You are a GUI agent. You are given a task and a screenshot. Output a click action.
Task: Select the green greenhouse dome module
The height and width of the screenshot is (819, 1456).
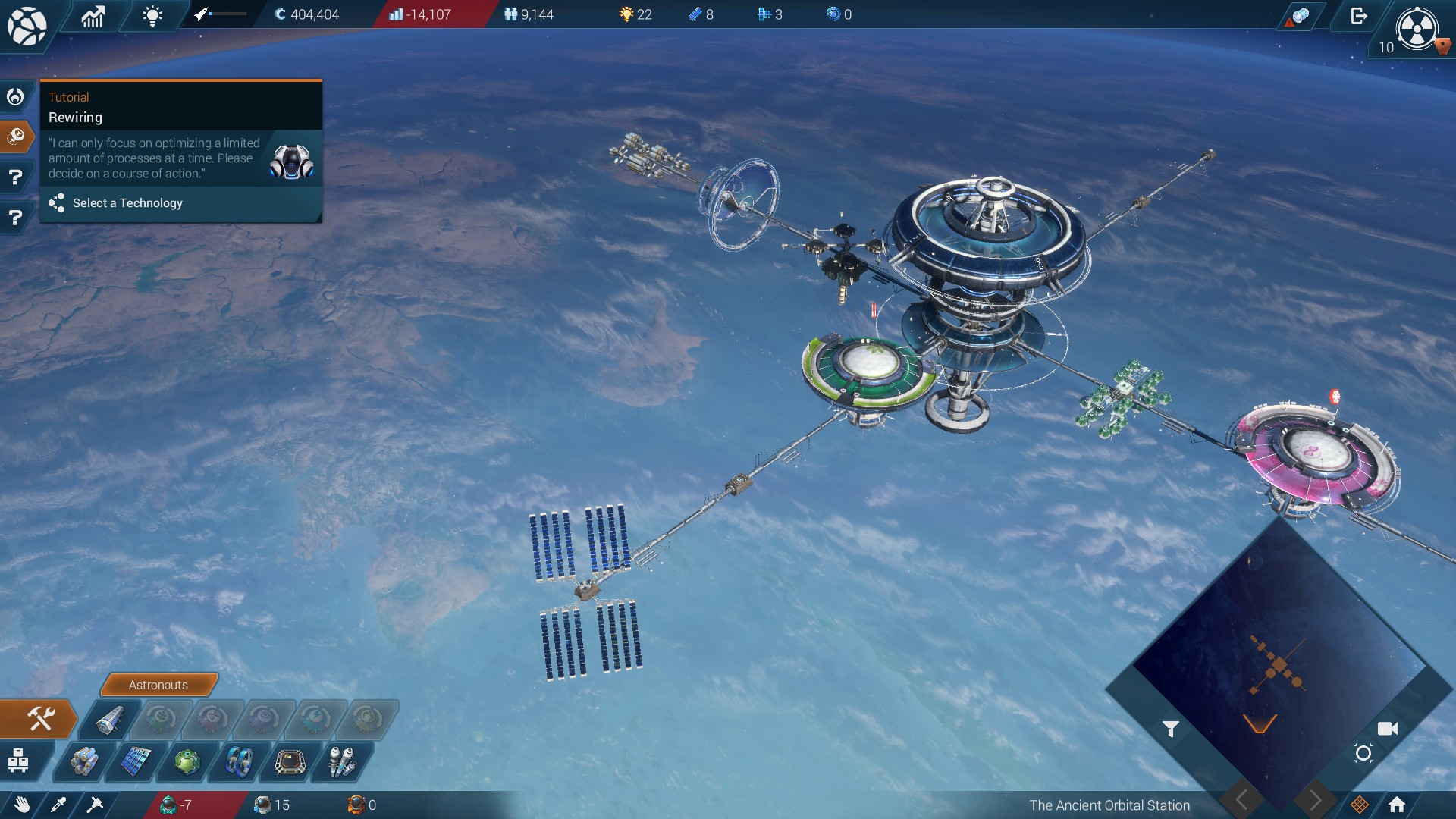coord(187,761)
